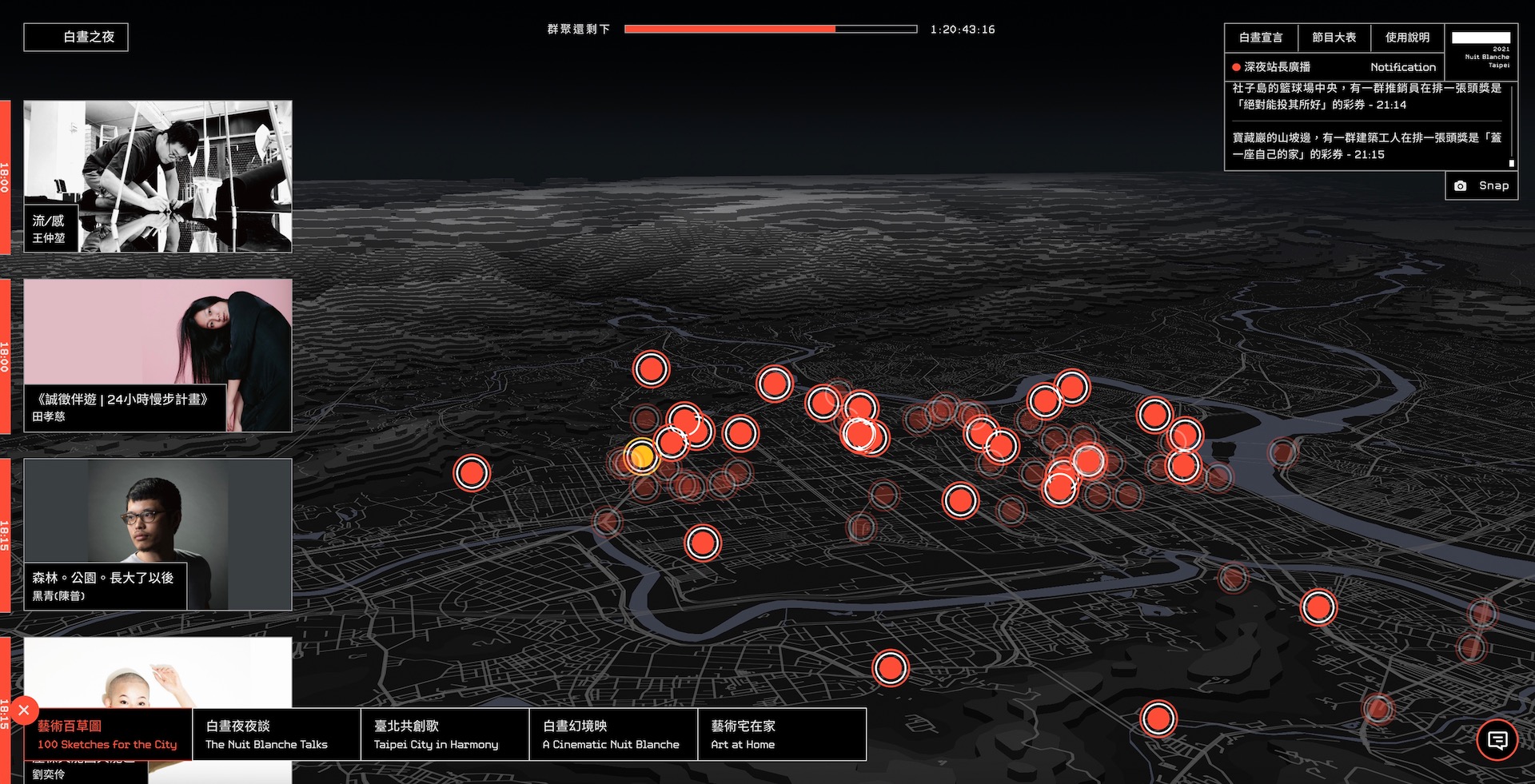Open the 深夜站長廣播 Notification panel header
Screen dimensions: 1535x784
coord(1334,67)
